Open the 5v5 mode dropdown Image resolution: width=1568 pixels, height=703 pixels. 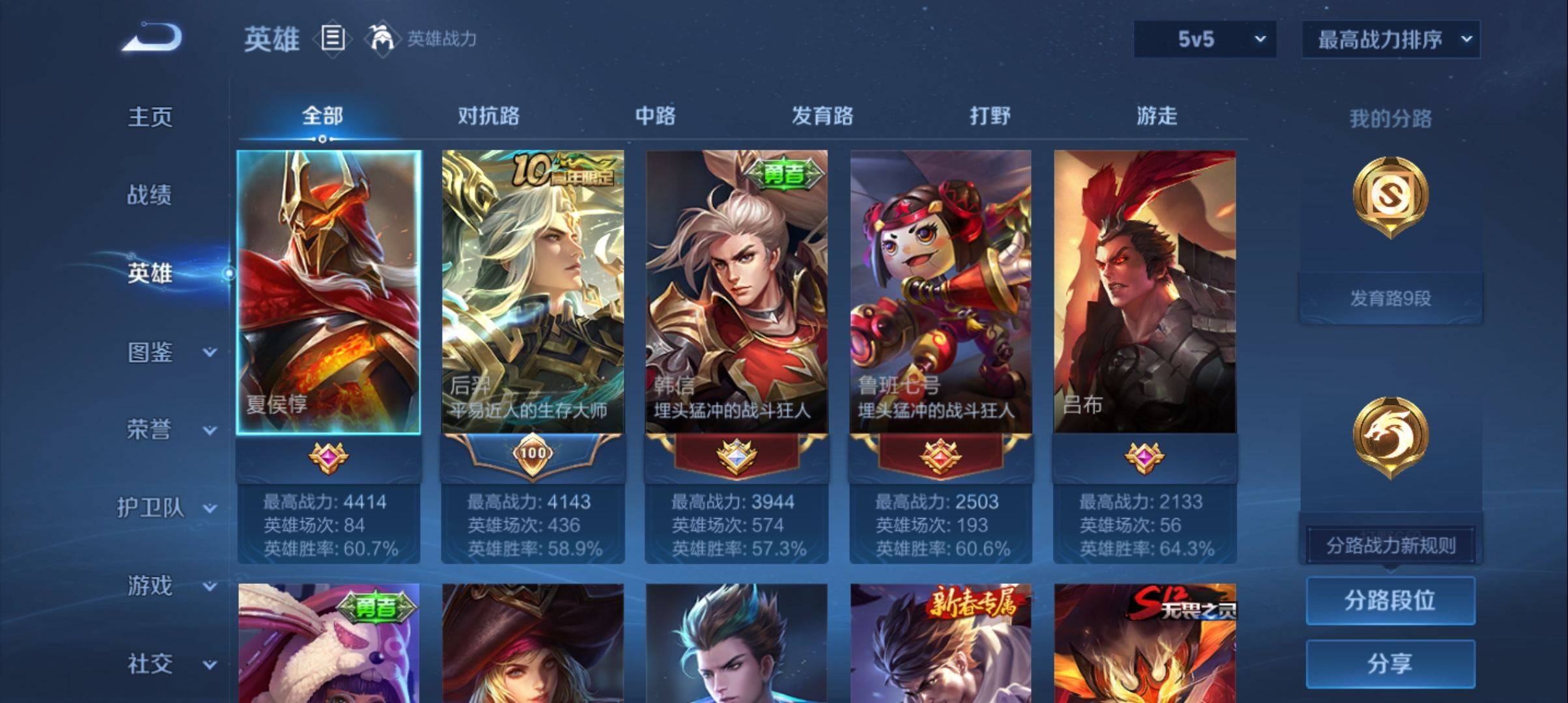tap(1205, 39)
